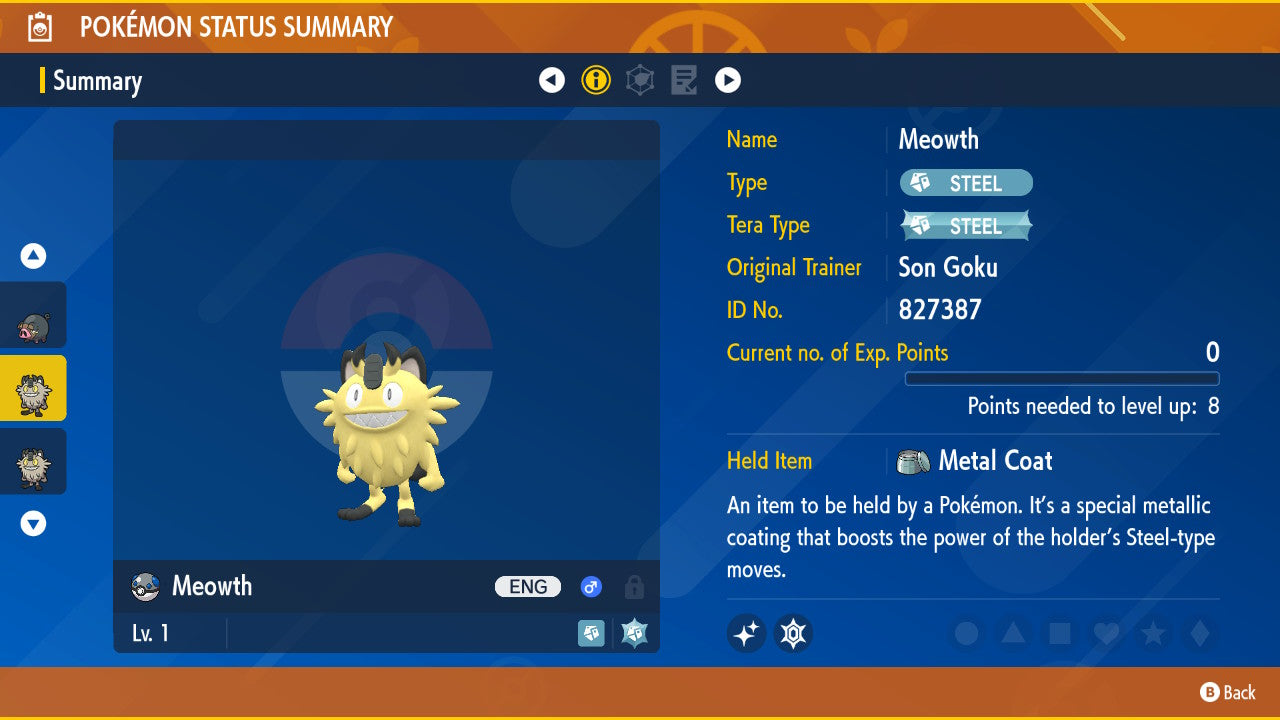1280x720 pixels.
Task: Toggle the shiny sparkles indicator
Action: click(746, 634)
